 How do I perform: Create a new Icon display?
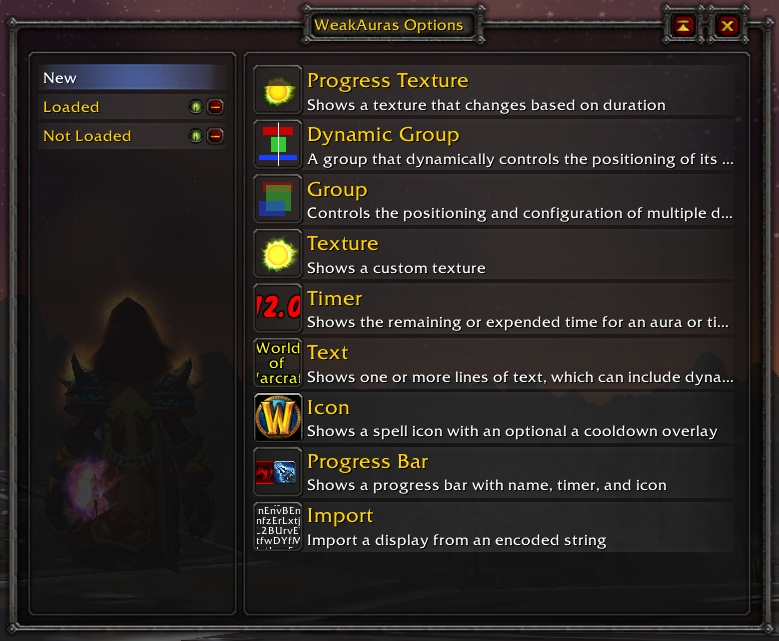click(494, 418)
